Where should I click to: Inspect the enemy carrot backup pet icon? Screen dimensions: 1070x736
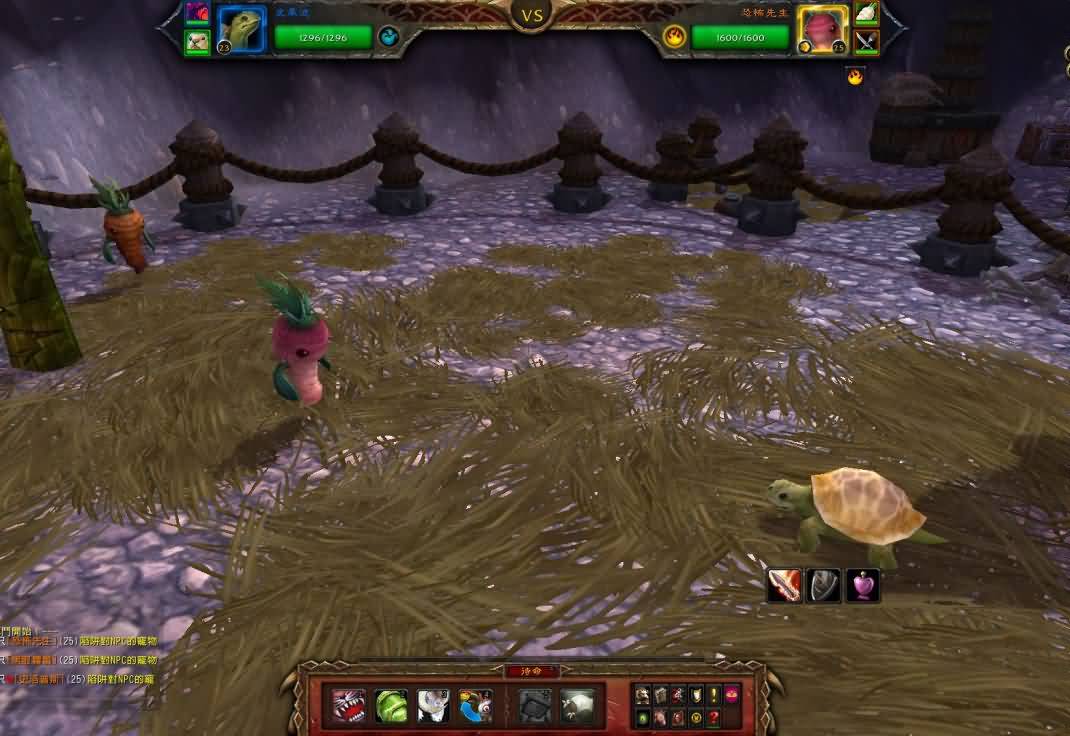tap(866, 13)
